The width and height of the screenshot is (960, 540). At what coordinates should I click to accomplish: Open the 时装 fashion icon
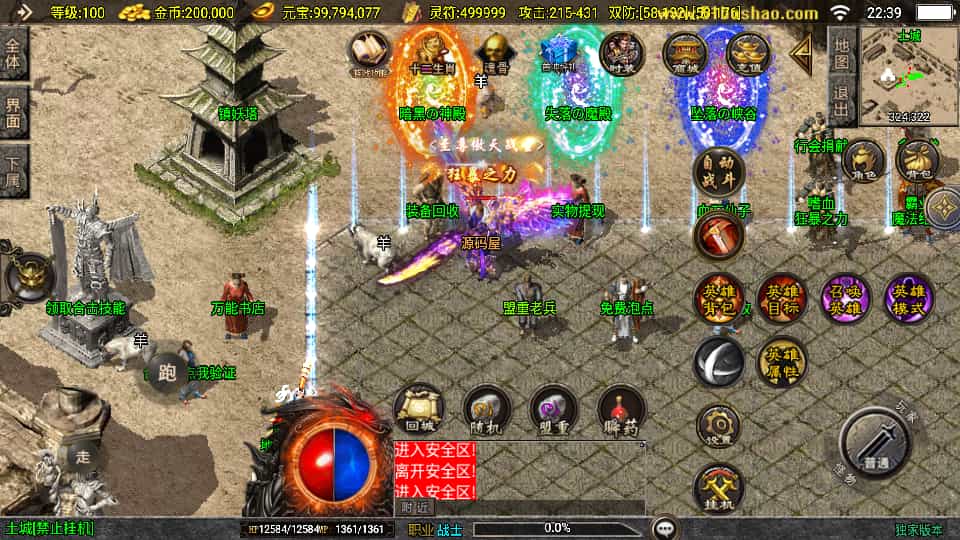(x=621, y=52)
